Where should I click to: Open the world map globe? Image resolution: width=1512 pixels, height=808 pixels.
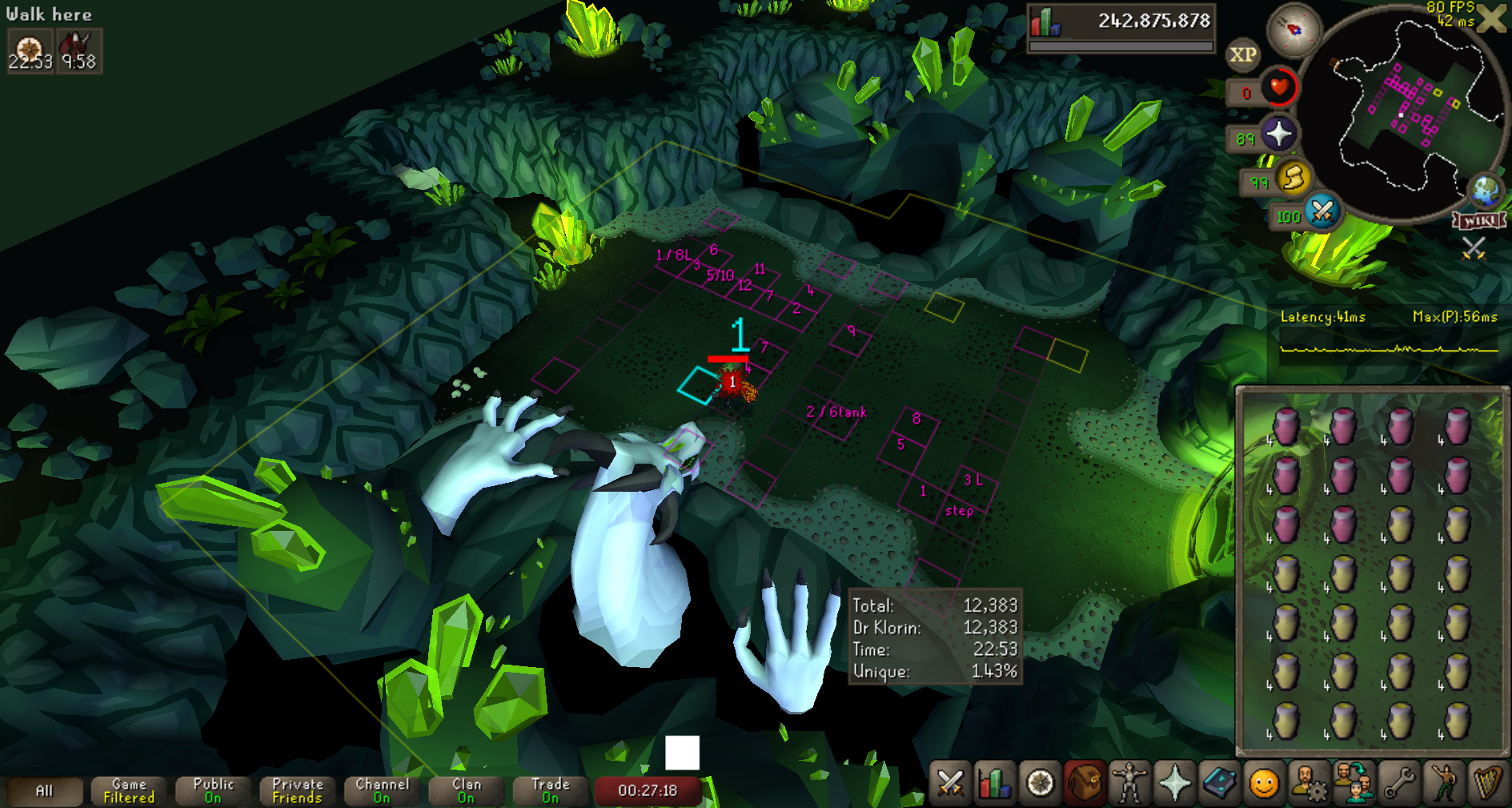pos(1486,191)
